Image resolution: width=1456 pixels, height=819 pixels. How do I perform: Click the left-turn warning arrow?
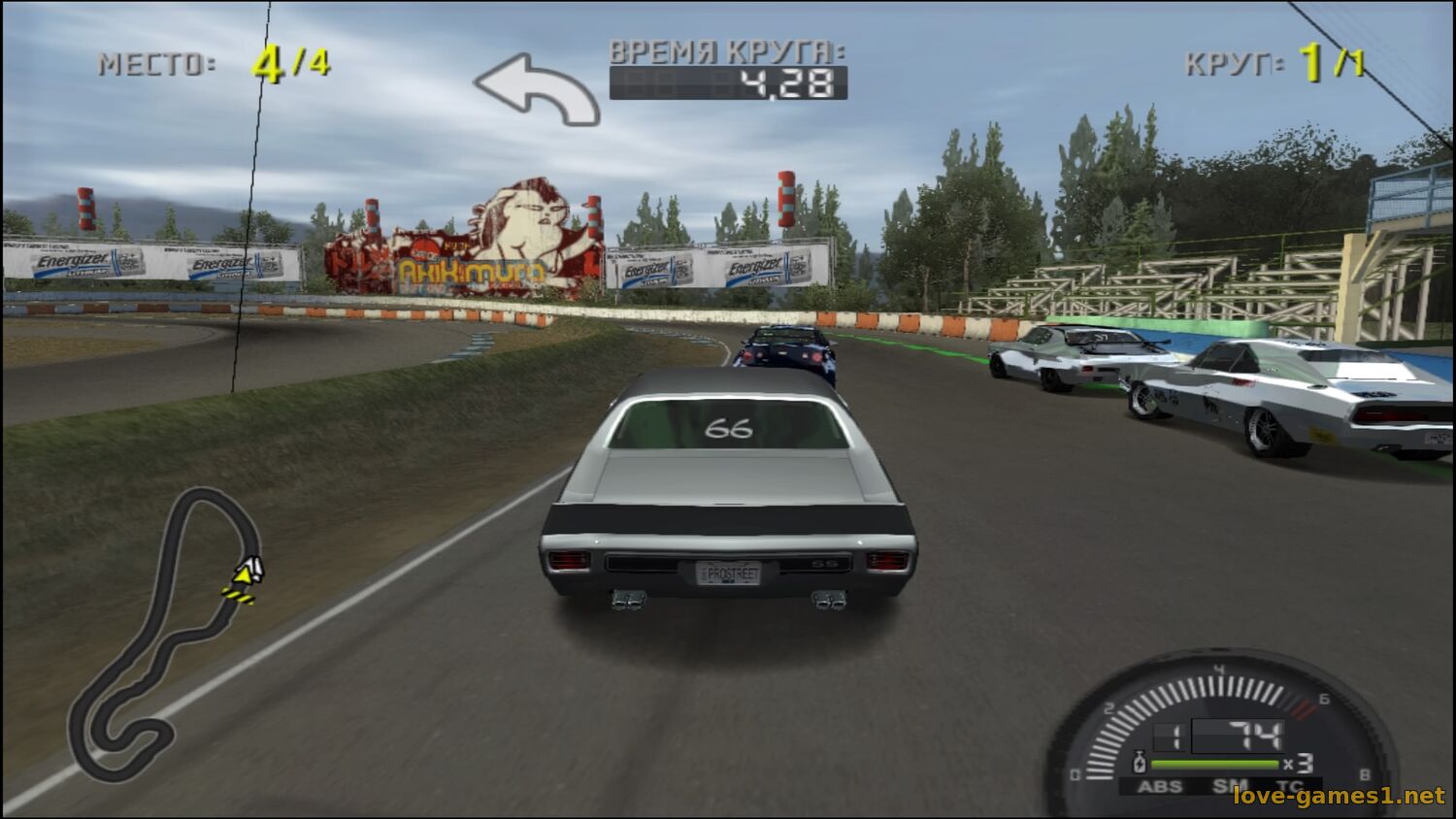(539, 89)
